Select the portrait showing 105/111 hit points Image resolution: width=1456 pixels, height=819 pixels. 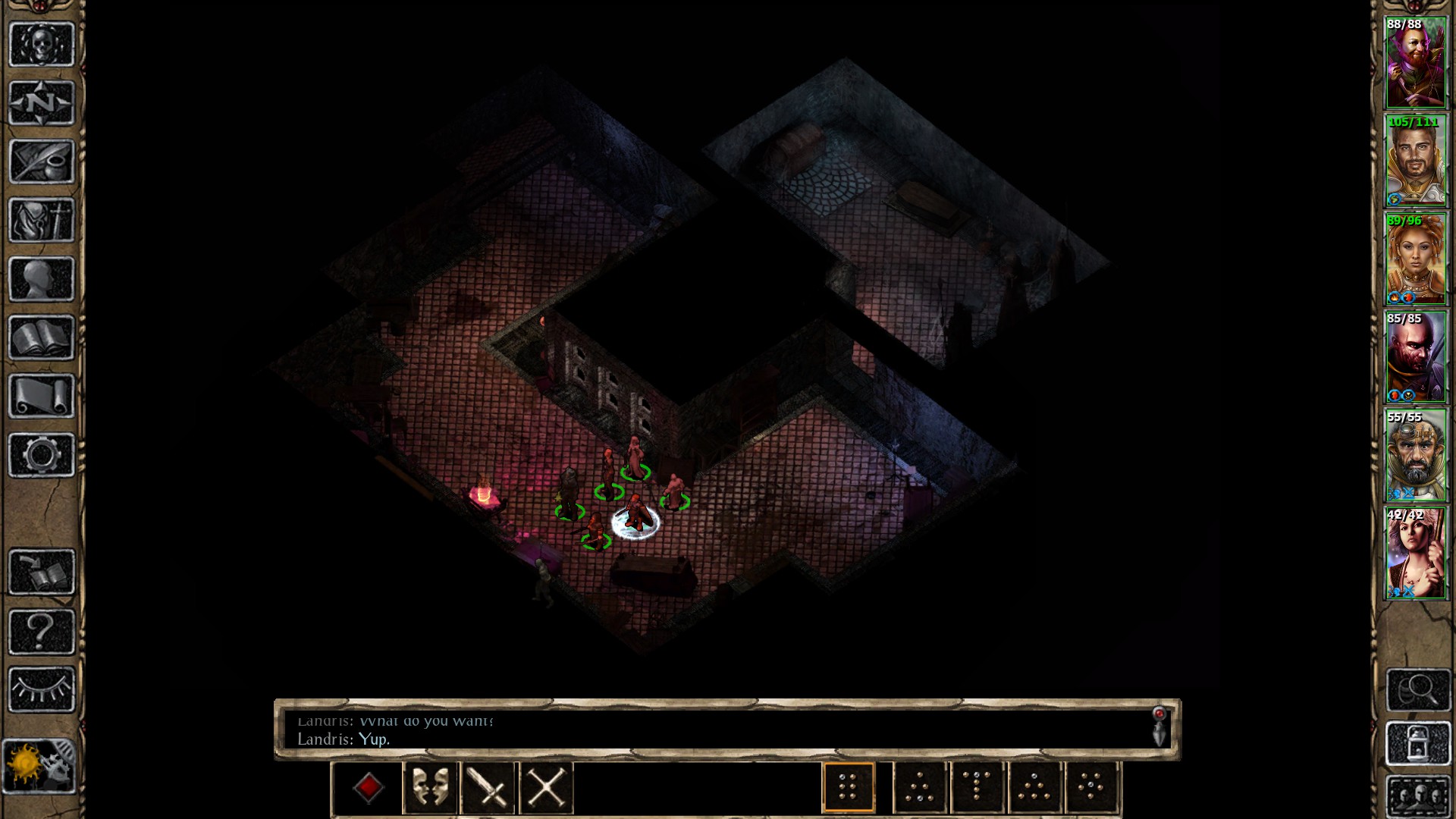1417,161
